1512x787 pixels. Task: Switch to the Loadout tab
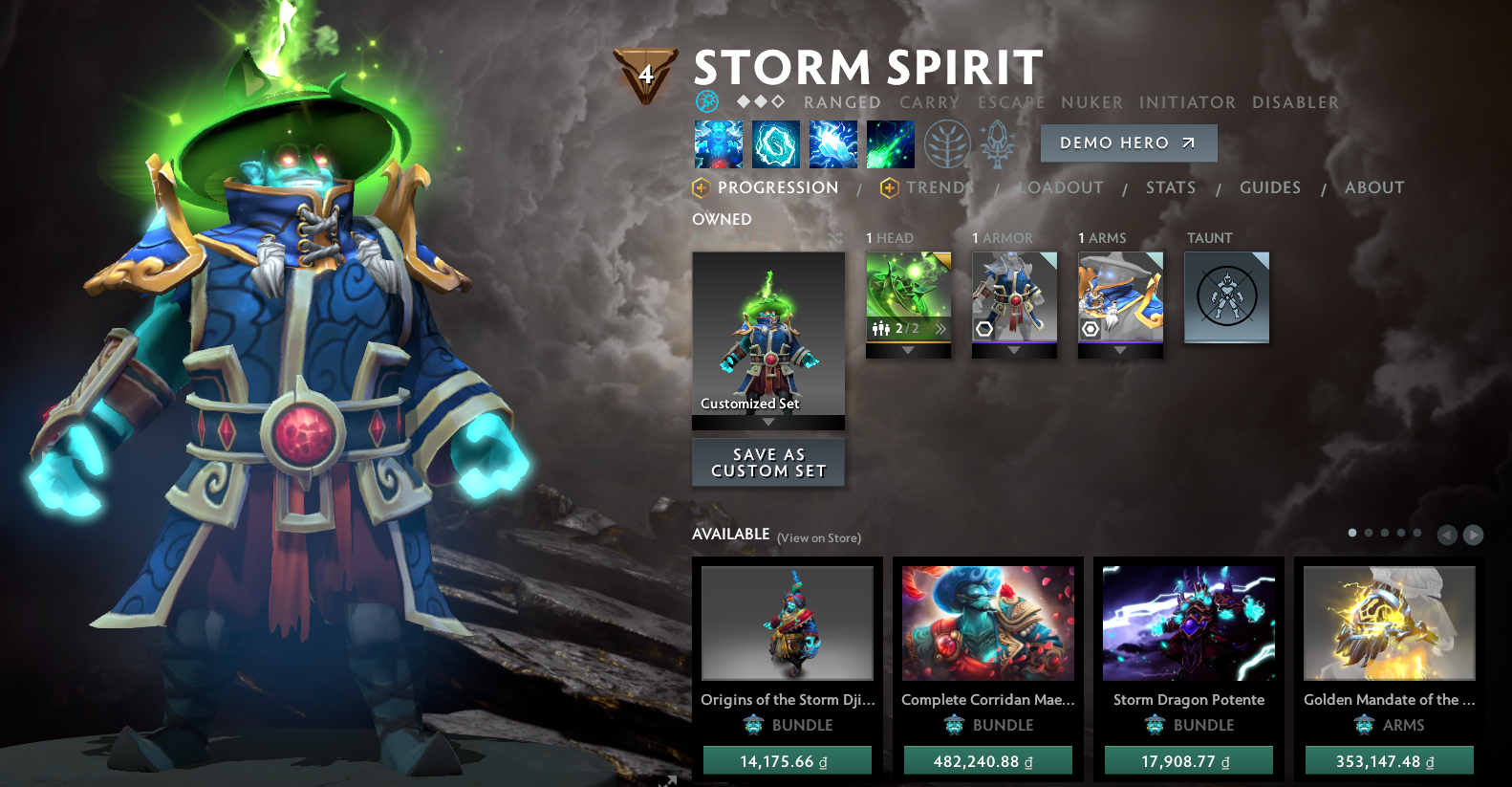point(1061,187)
